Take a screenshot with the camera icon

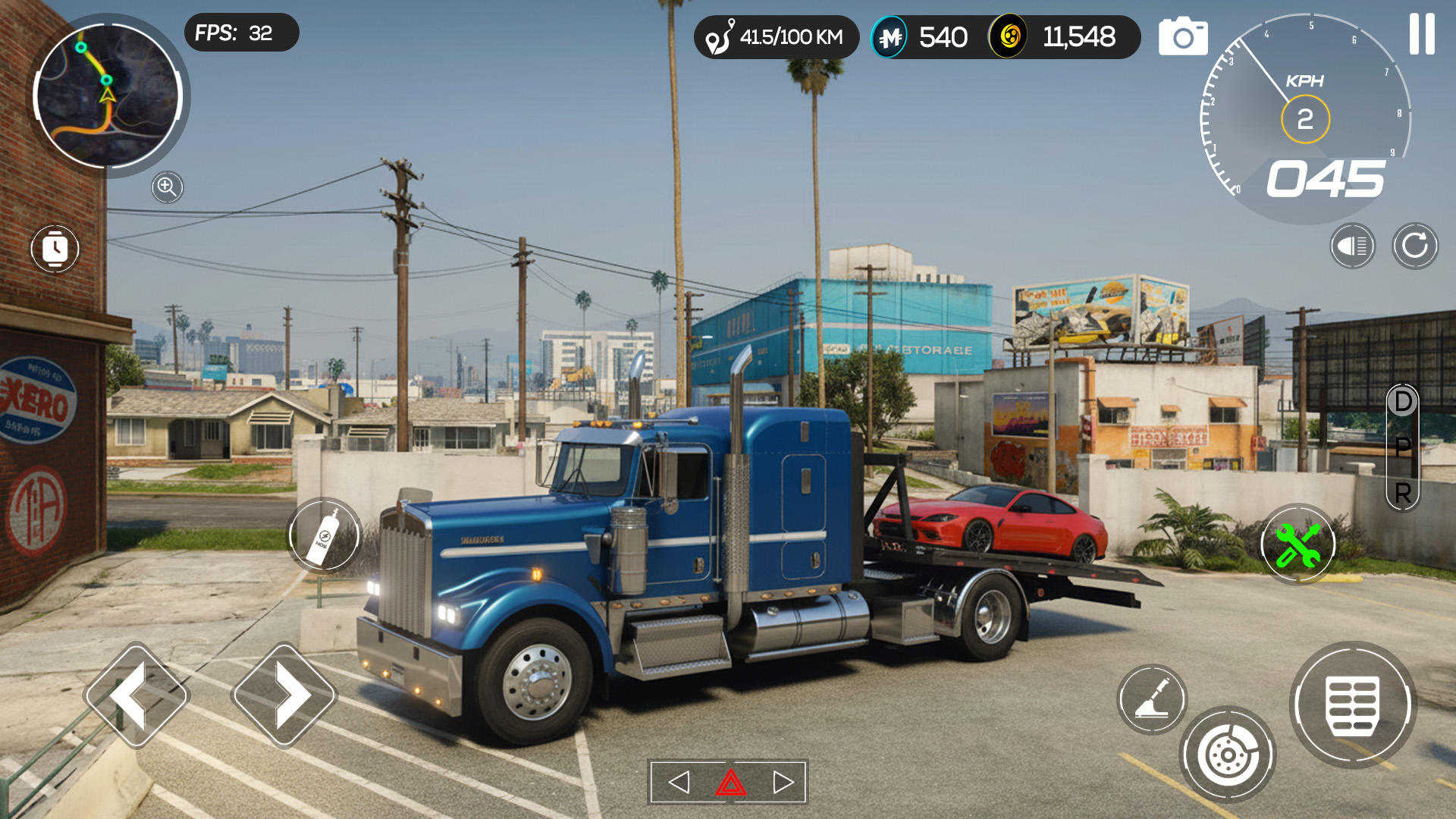click(1182, 36)
